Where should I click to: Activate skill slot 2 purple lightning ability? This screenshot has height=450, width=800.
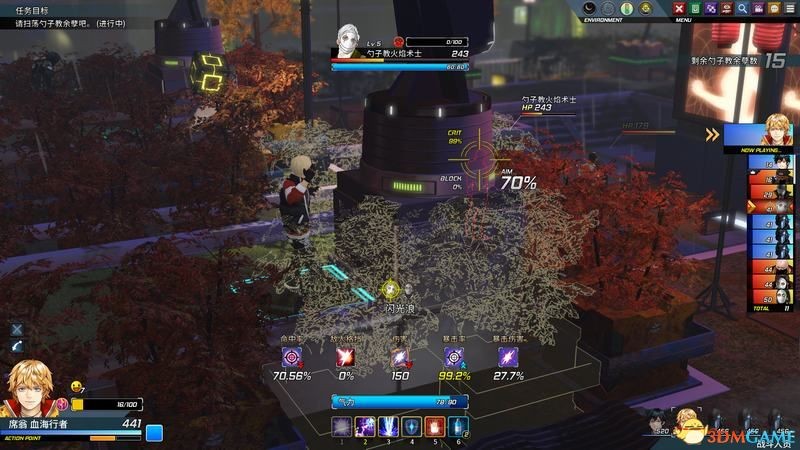click(365, 427)
